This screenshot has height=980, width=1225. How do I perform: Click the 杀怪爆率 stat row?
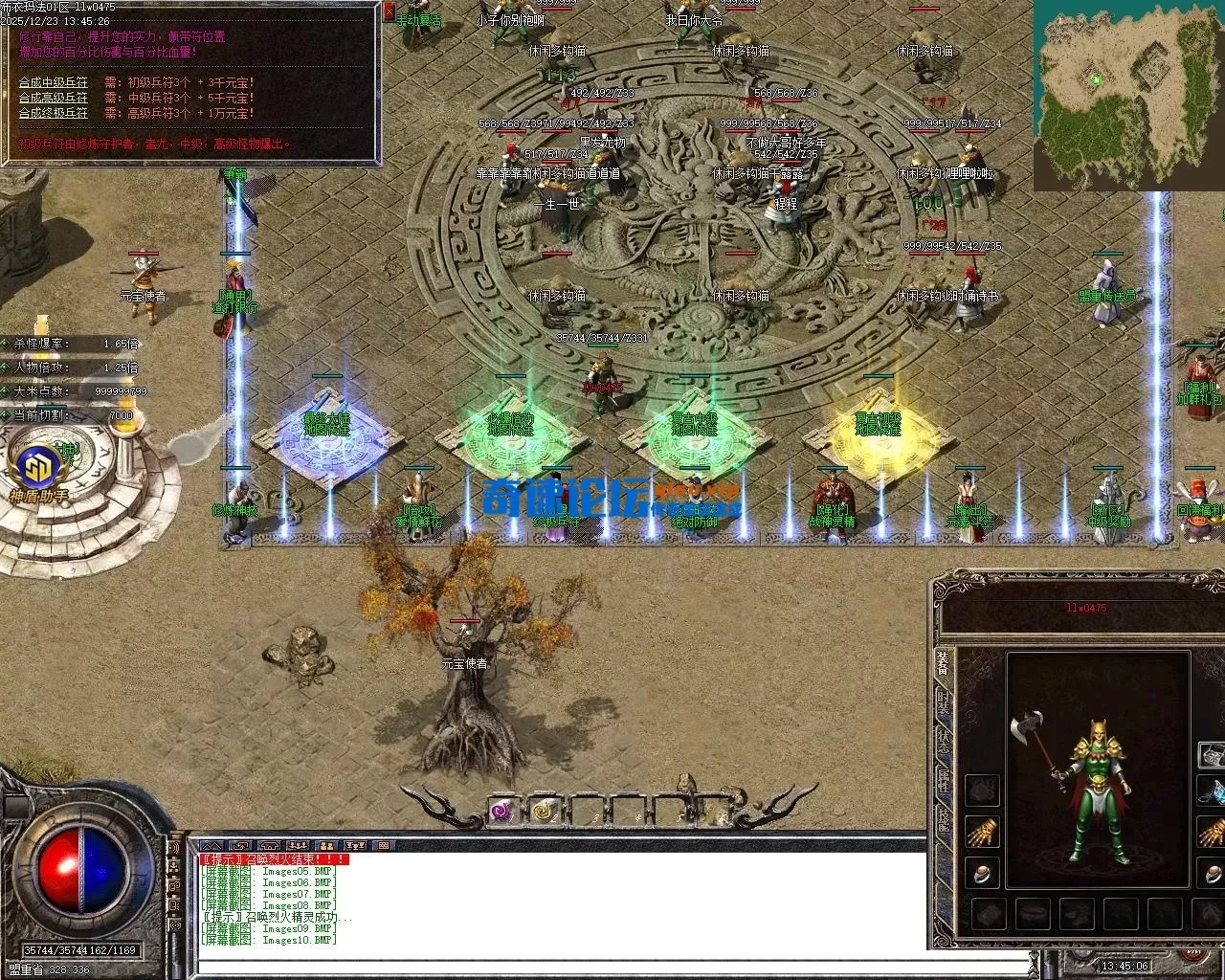click(72, 344)
